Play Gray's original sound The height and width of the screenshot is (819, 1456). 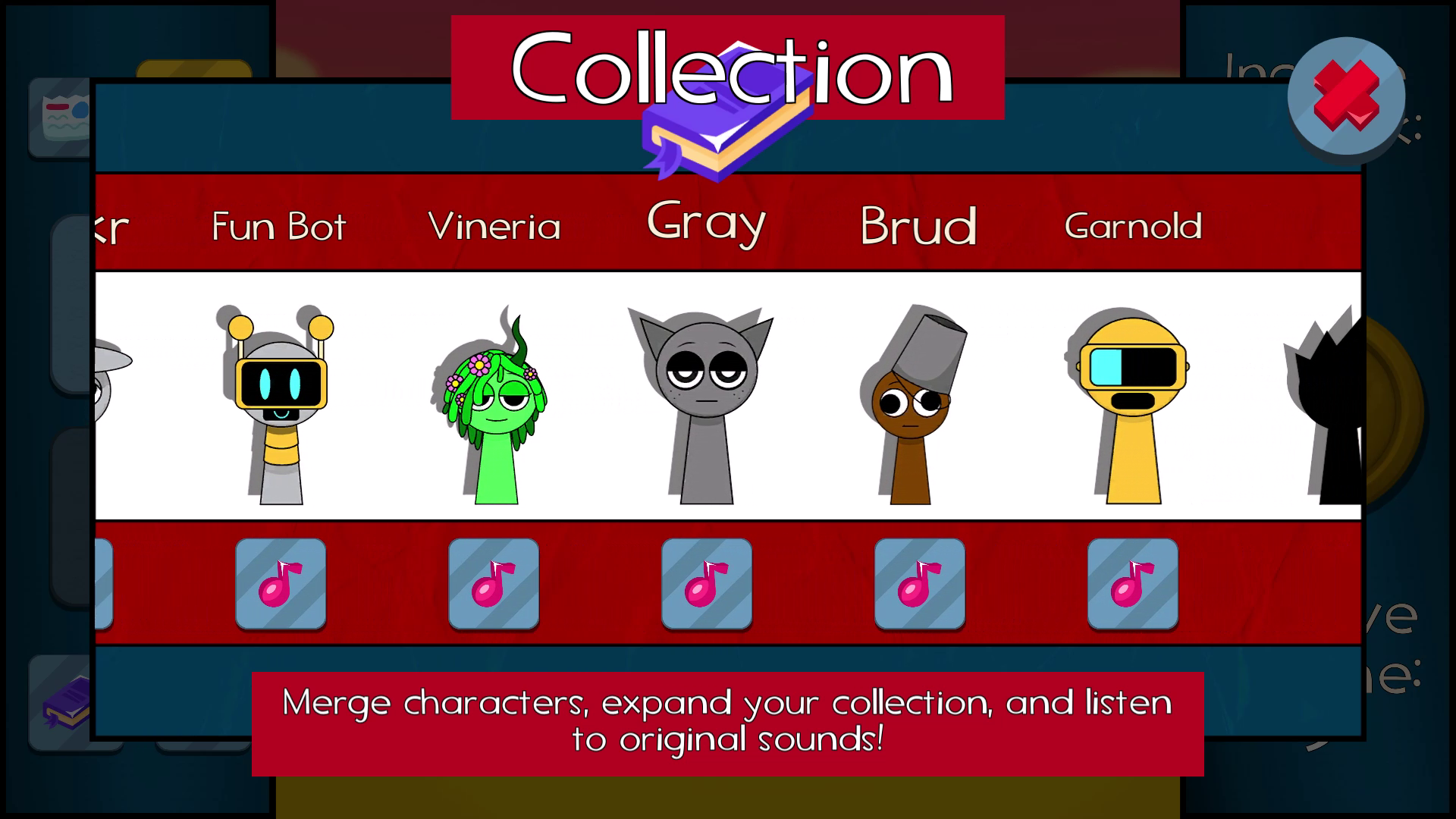(706, 584)
